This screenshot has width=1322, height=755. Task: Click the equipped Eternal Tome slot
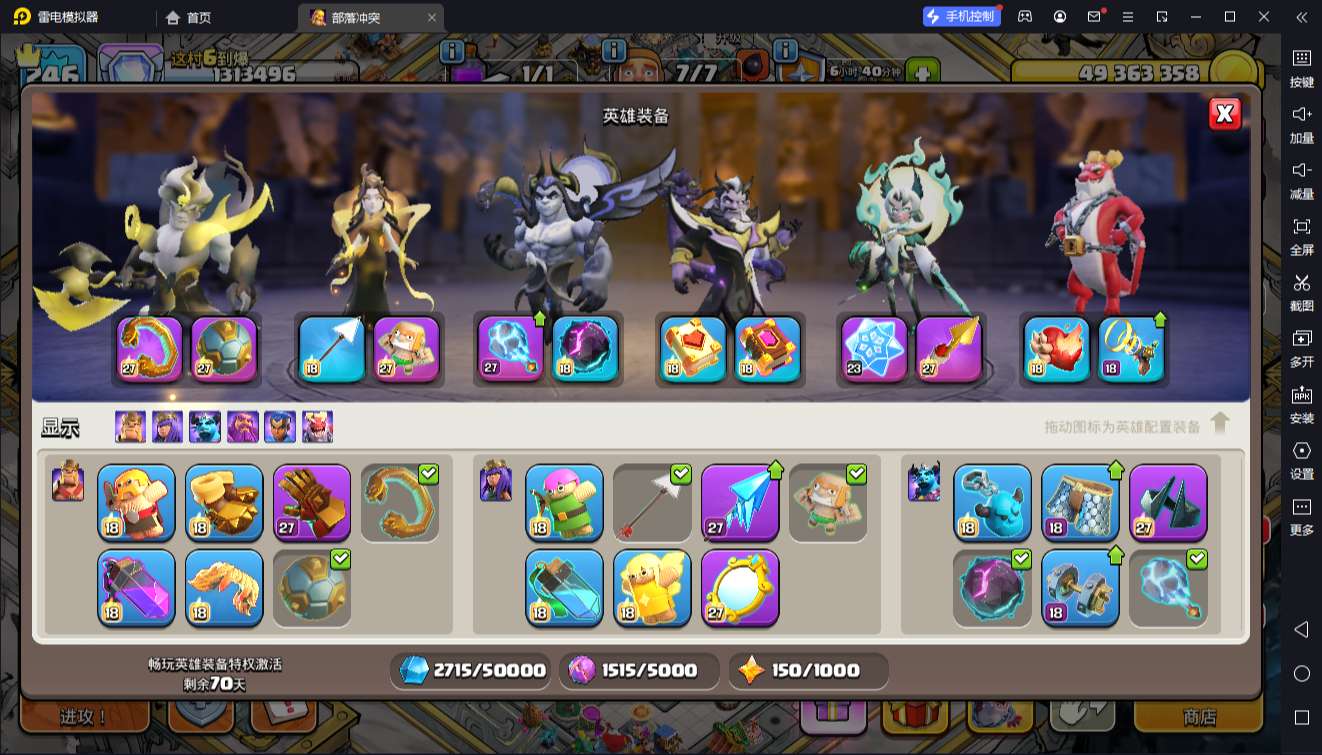[693, 350]
